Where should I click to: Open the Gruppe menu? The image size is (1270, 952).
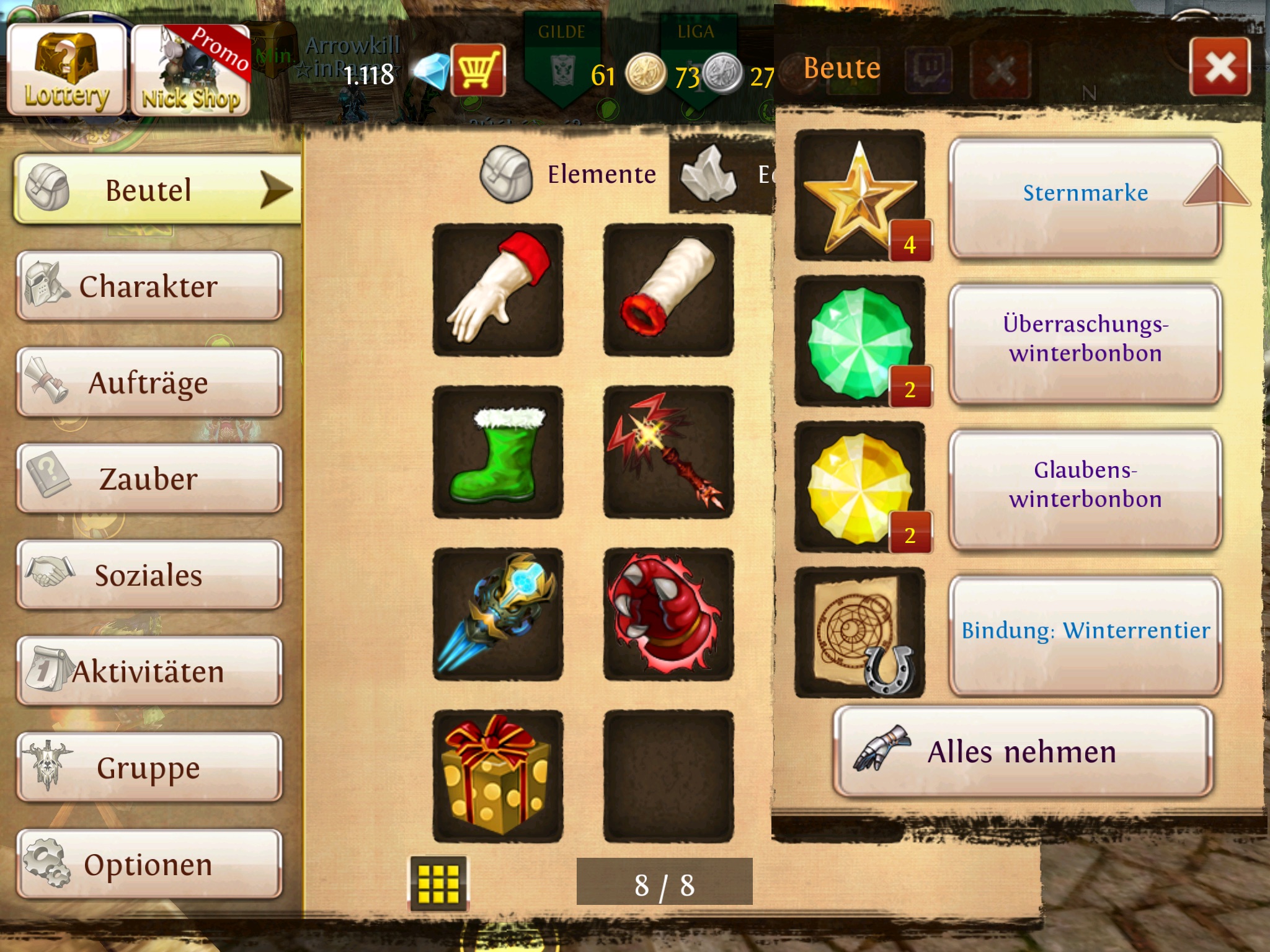[149, 767]
